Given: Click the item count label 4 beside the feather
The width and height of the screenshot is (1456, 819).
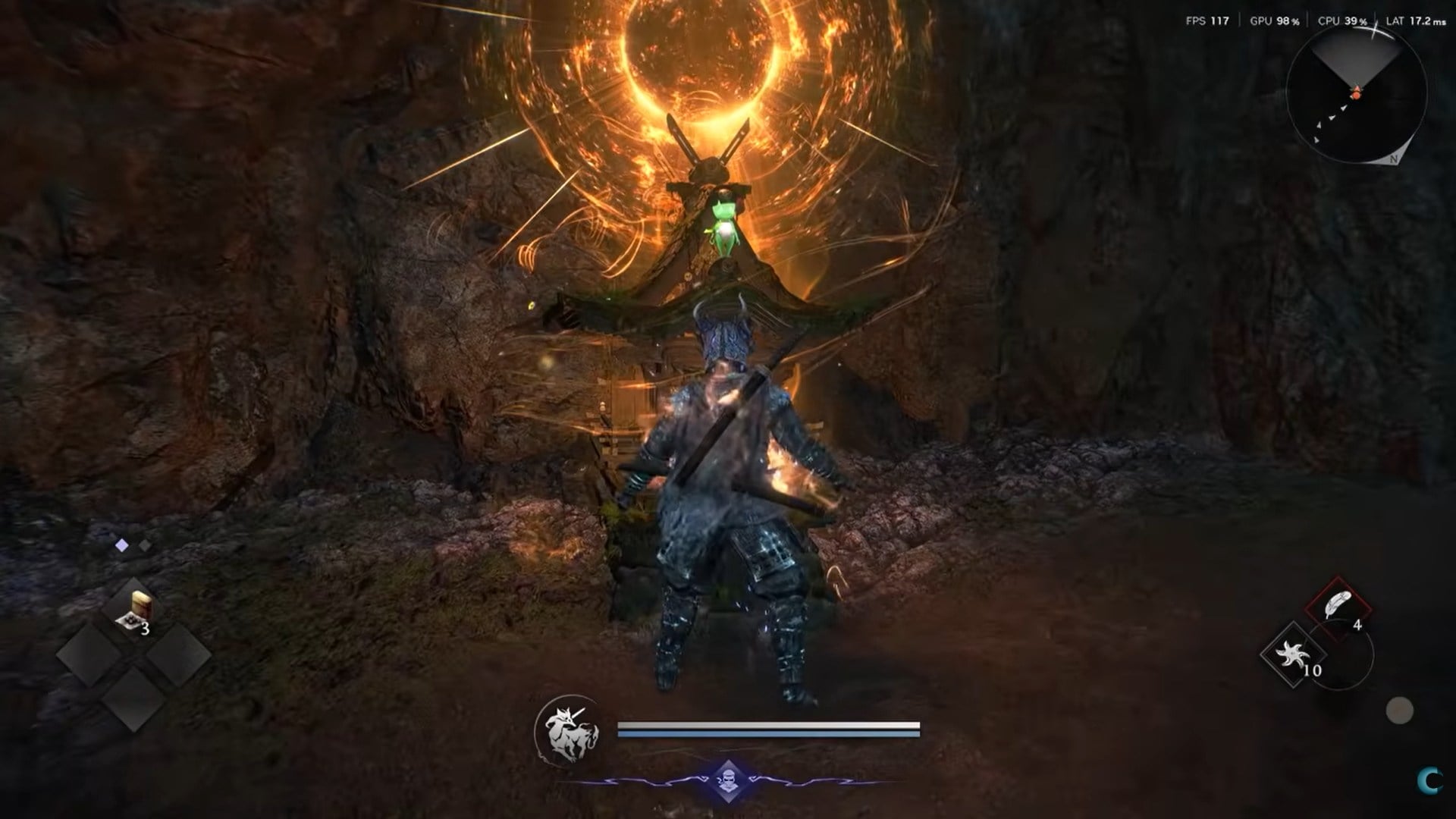Looking at the screenshot, I should click(1358, 625).
